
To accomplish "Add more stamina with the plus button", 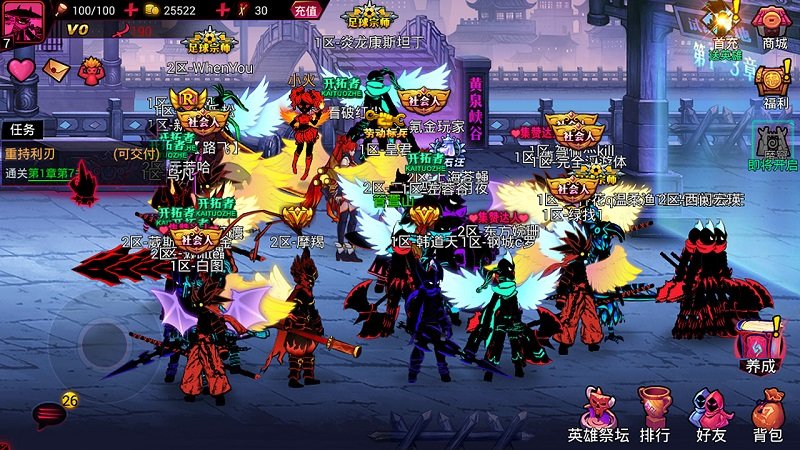I will tap(127, 10).
